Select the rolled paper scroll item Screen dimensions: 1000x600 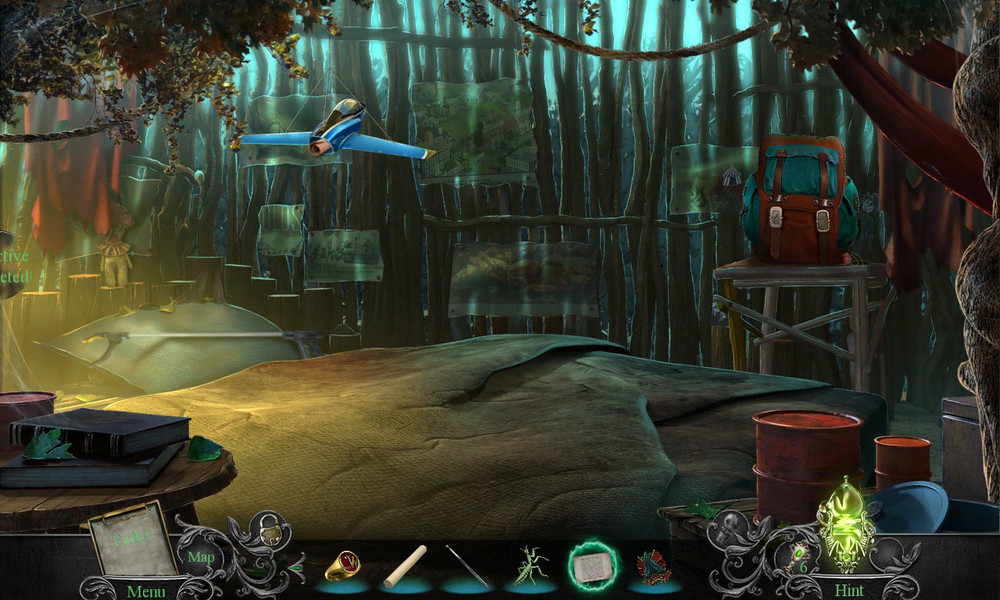[406, 566]
